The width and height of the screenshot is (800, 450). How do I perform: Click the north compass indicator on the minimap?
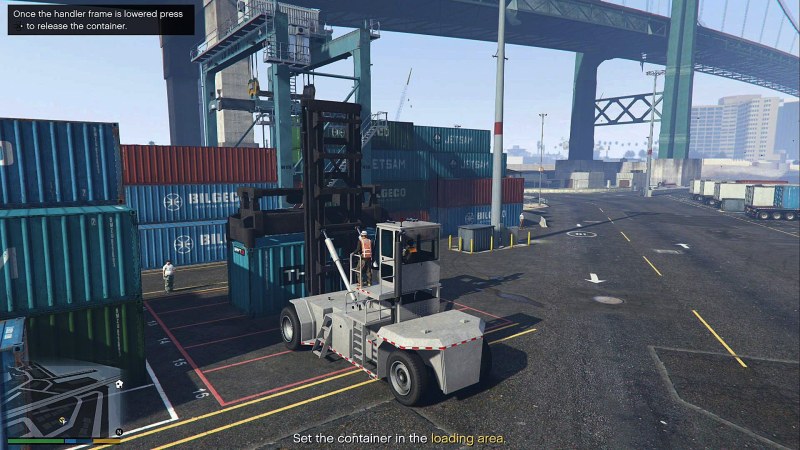point(118,431)
